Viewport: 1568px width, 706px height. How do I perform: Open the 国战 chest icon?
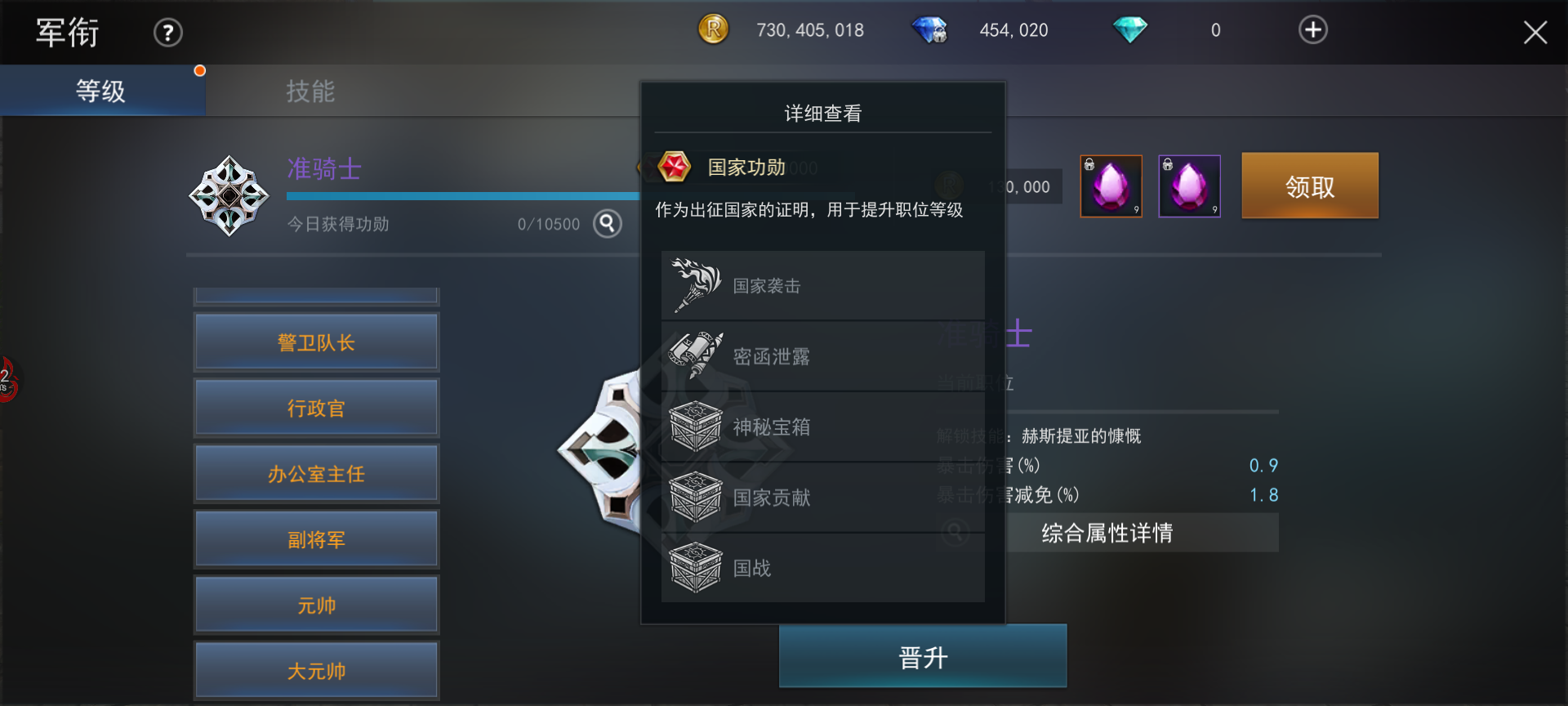point(696,567)
